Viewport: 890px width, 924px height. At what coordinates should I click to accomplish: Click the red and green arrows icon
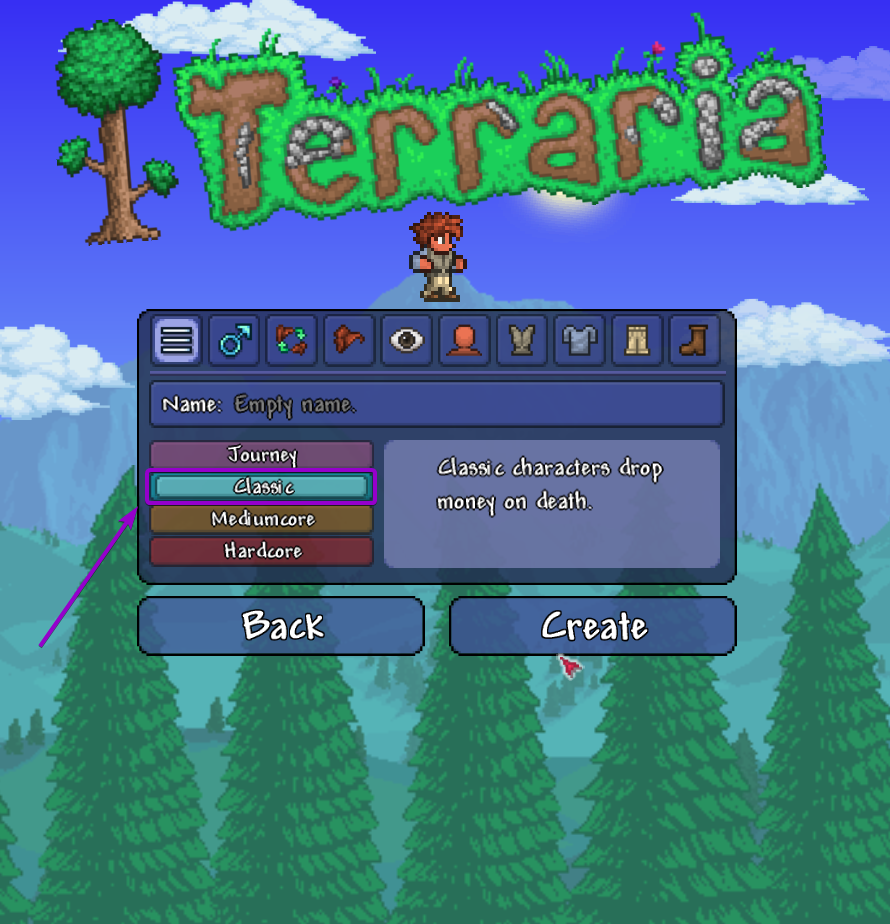(291, 341)
